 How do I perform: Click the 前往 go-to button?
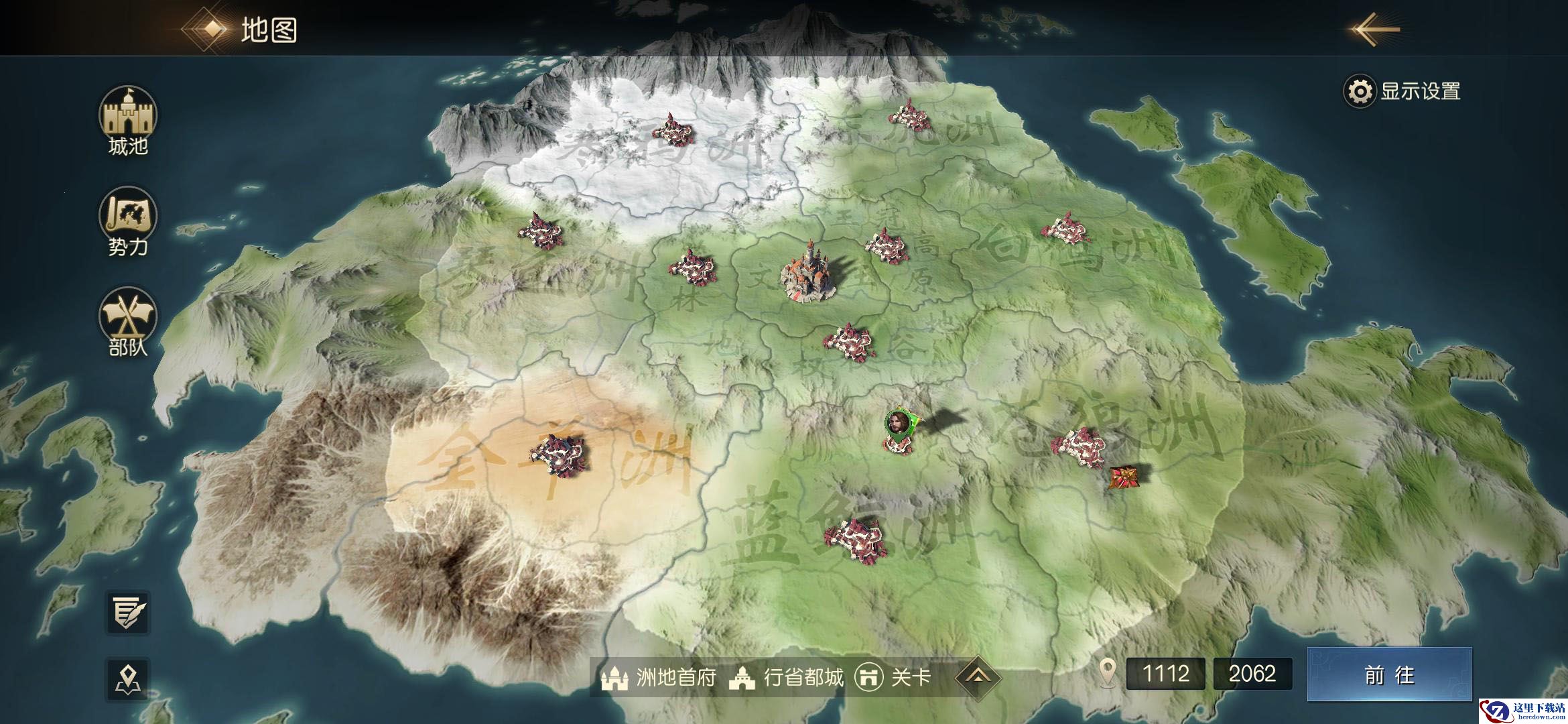1389,674
